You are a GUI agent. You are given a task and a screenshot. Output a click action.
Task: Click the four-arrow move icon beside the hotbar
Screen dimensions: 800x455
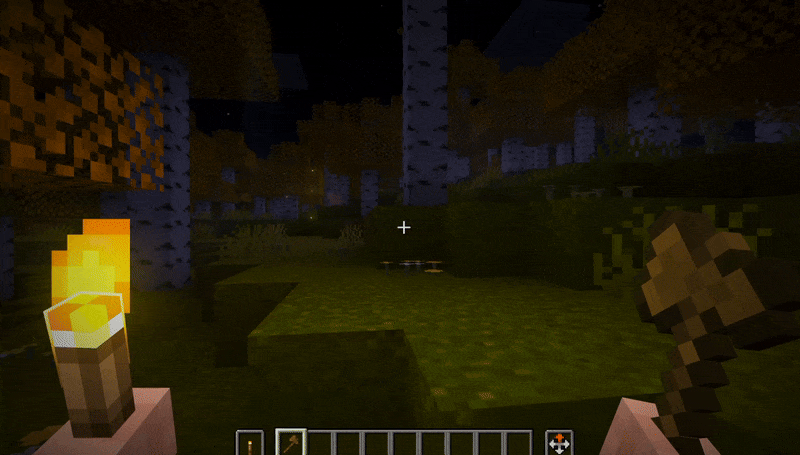pyautogui.click(x=558, y=442)
